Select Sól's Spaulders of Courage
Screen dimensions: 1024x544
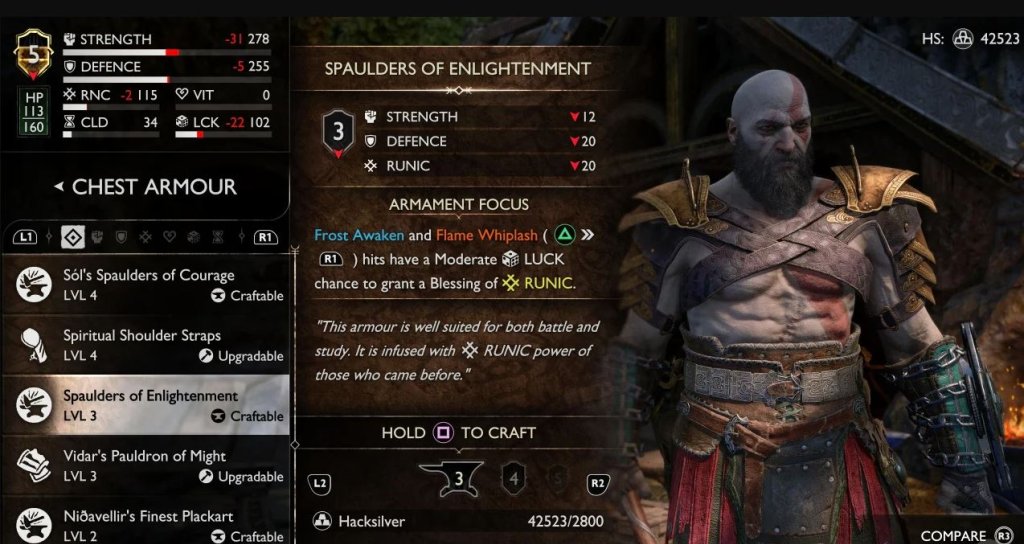coord(150,284)
